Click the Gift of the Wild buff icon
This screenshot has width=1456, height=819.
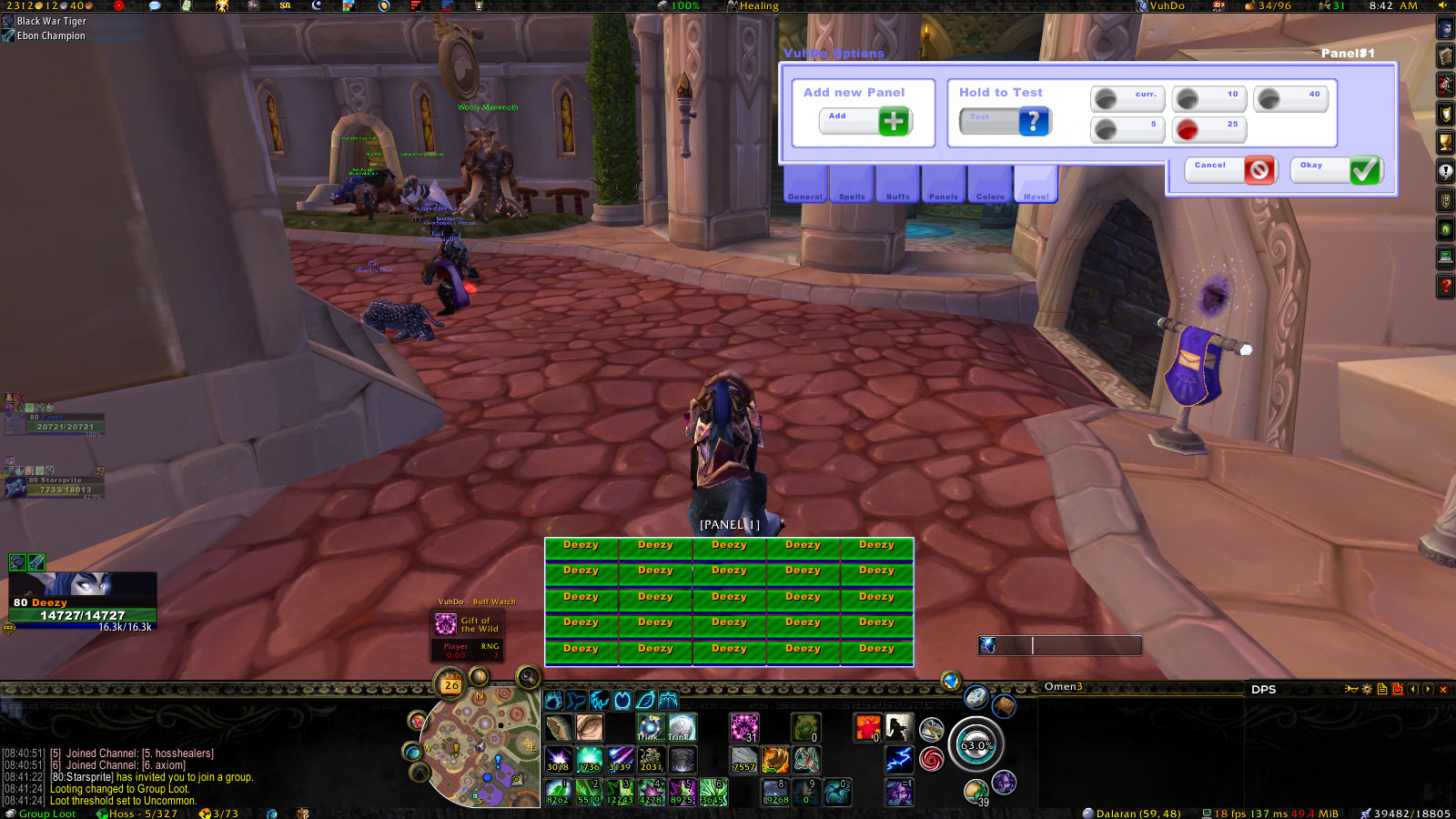point(445,624)
